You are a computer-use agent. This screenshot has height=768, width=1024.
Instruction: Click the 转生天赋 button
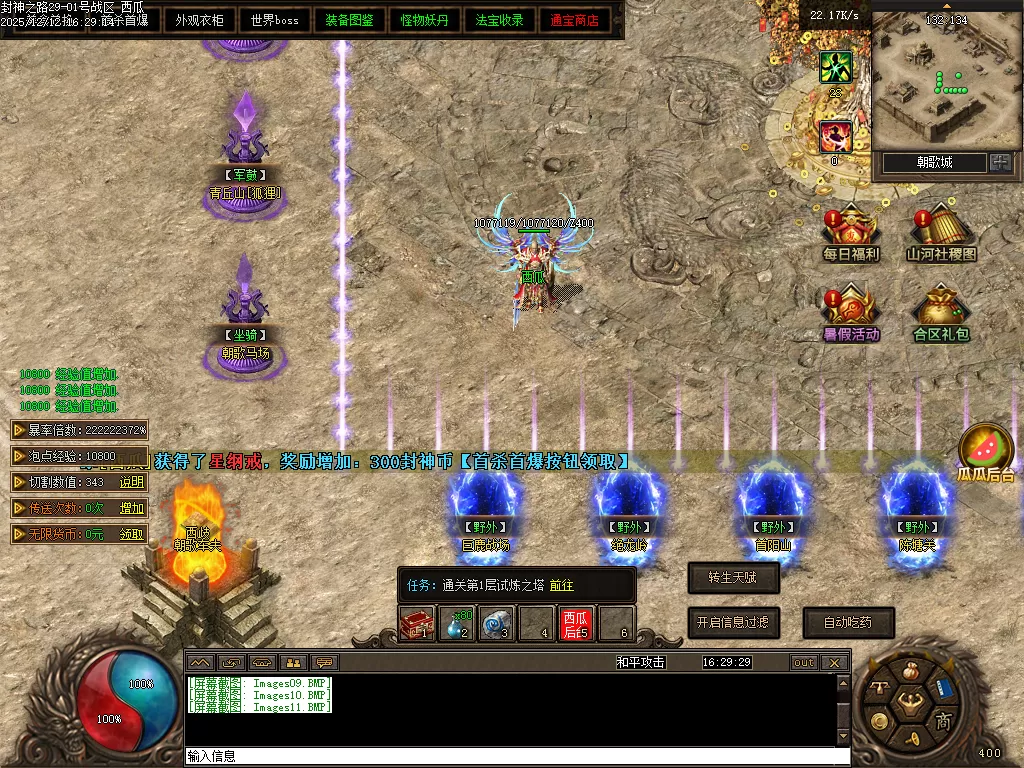pos(733,578)
